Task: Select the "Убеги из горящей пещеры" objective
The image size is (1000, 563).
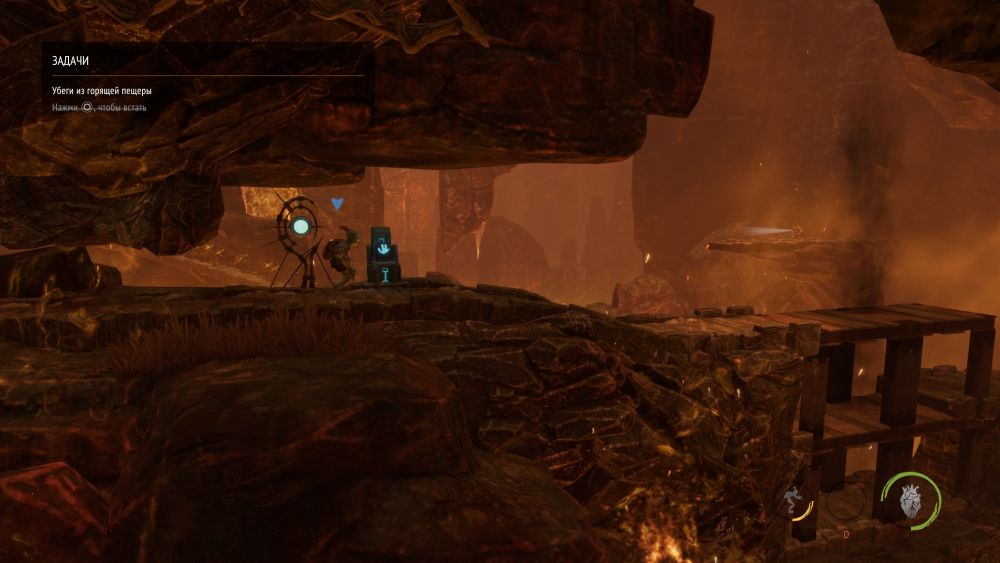Action: pyautogui.click(x=102, y=91)
